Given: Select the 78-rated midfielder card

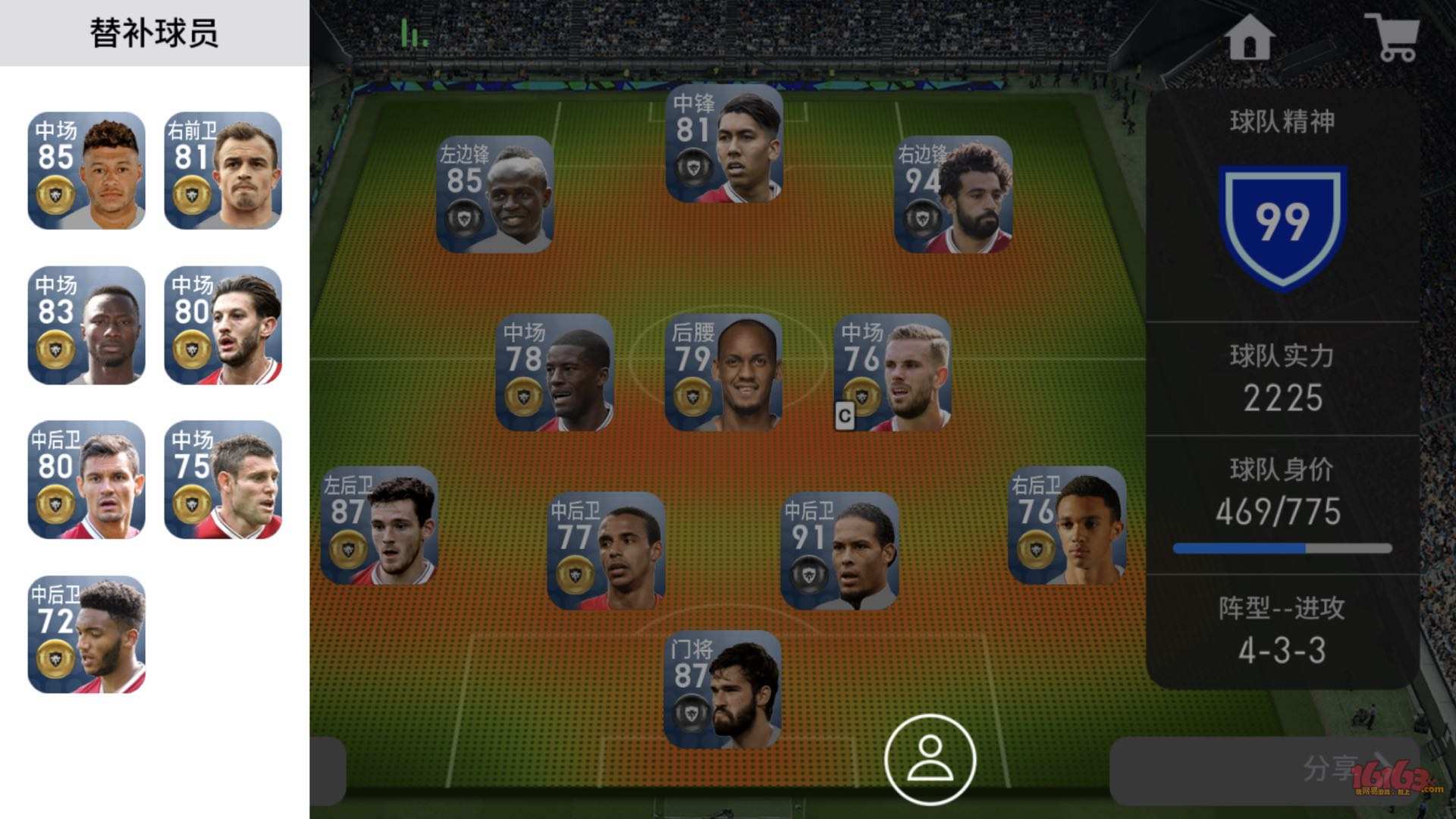Looking at the screenshot, I should pyautogui.click(x=554, y=373).
